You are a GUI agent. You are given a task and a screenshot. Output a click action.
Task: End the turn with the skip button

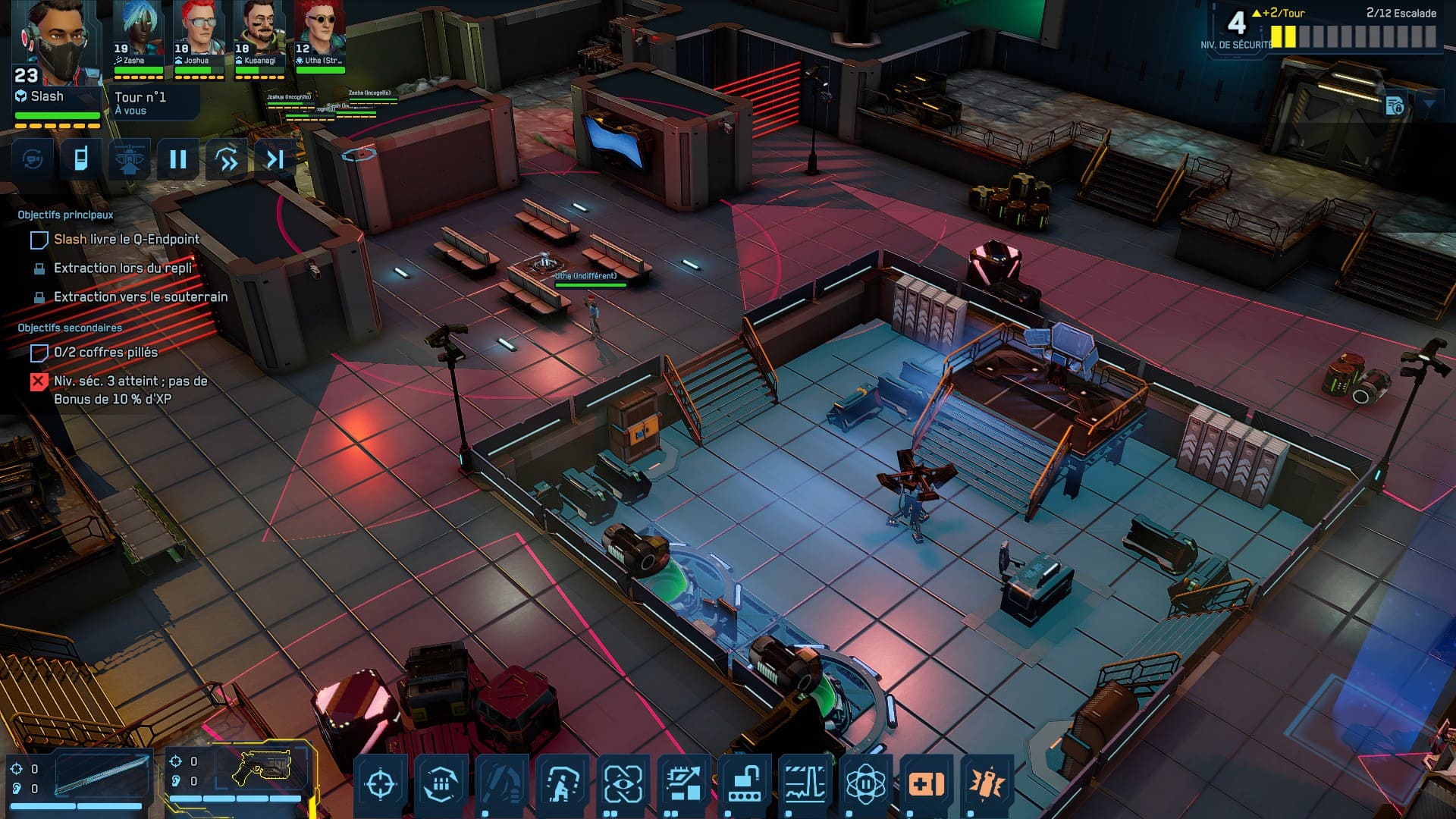pyautogui.click(x=275, y=158)
